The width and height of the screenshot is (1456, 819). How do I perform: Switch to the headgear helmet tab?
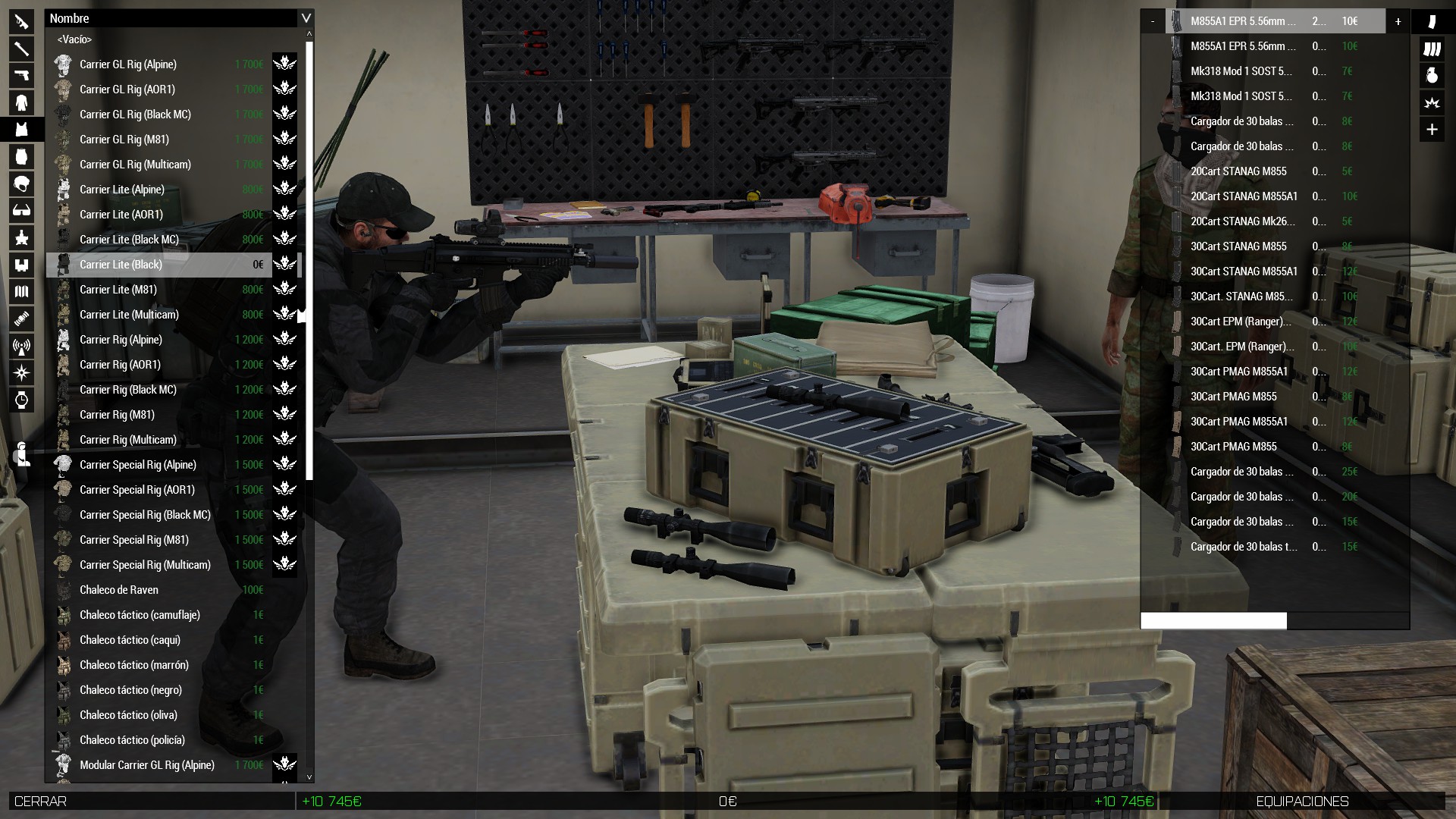(x=21, y=184)
